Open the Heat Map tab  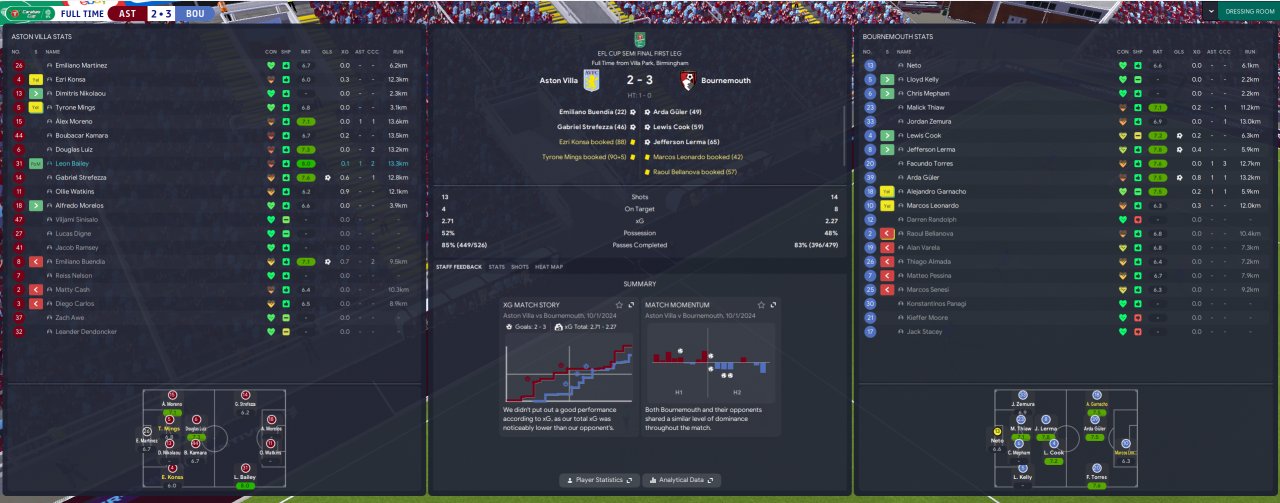549,267
